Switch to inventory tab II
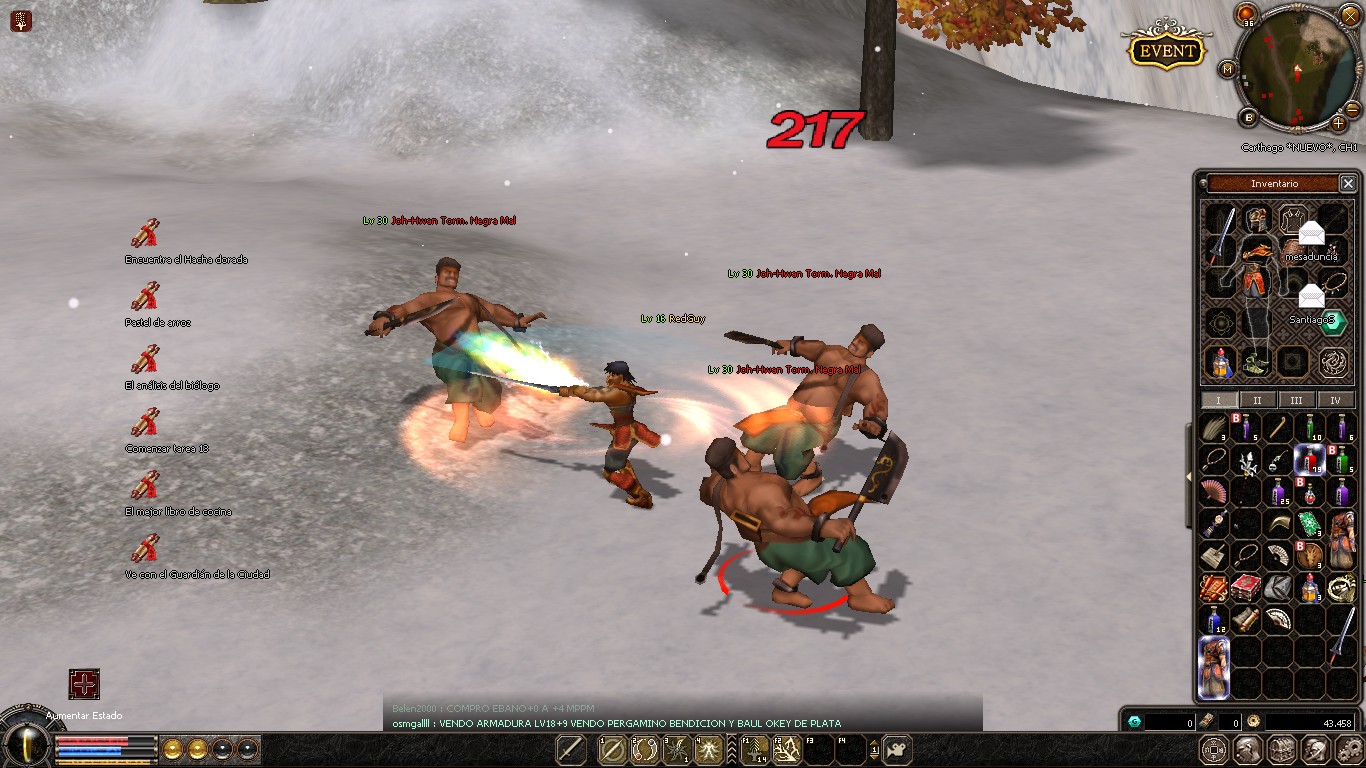Viewport: 1366px width, 768px height. click(1257, 399)
